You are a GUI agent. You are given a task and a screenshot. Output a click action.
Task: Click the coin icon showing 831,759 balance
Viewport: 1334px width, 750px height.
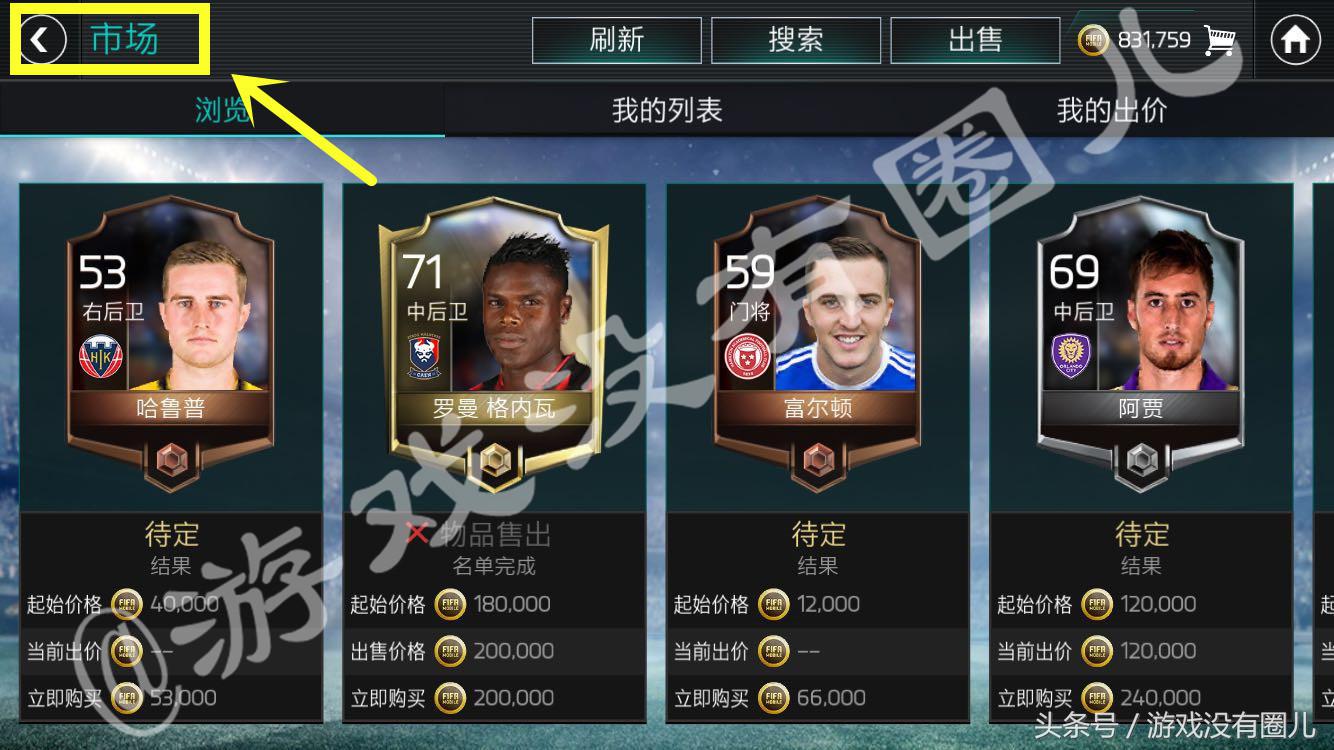1096,40
